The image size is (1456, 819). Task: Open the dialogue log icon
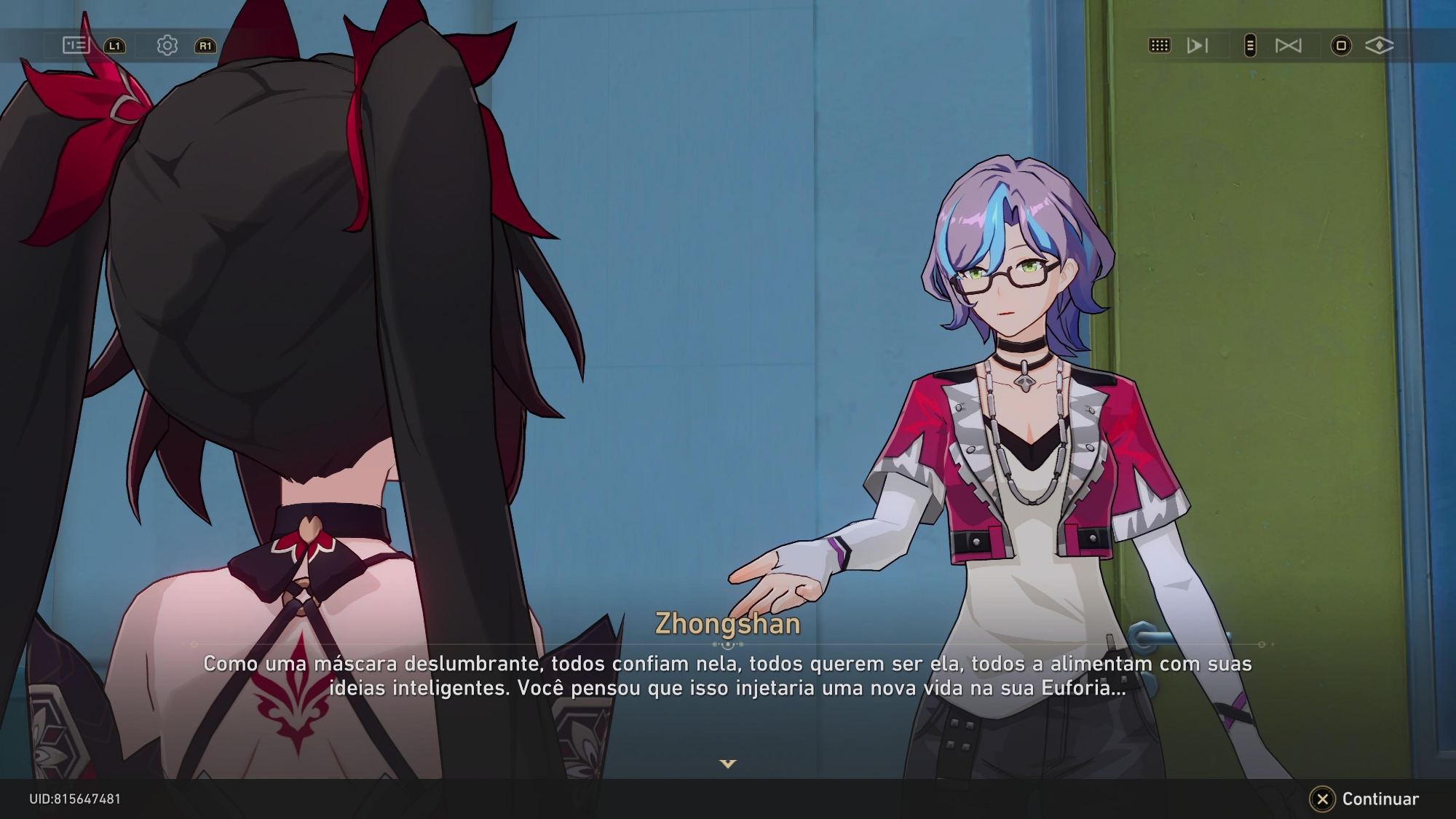[76, 45]
